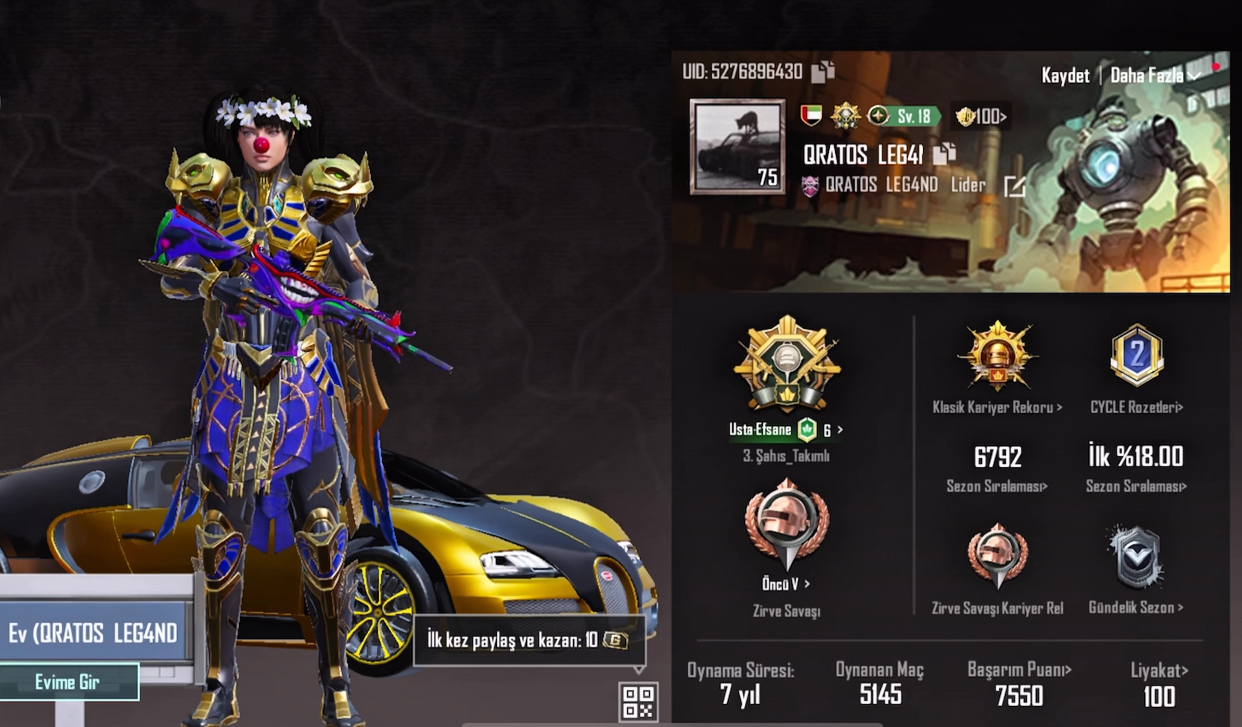Open the player avatar thumbnail

[x=737, y=146]
